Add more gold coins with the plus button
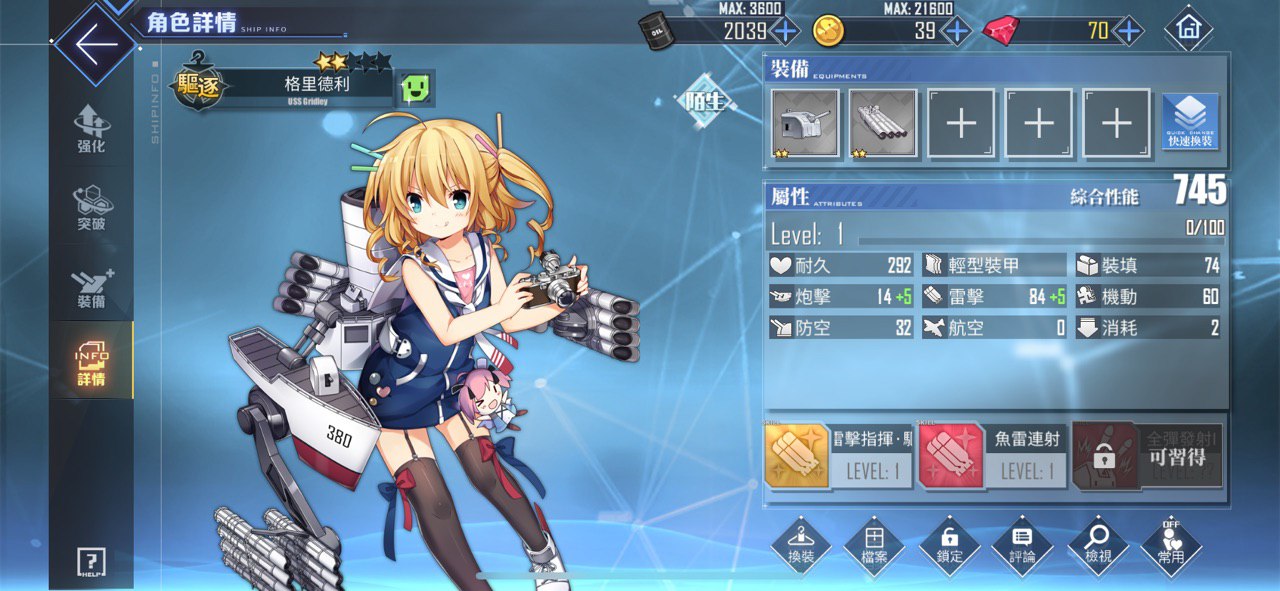 click(x=956, y=31)
